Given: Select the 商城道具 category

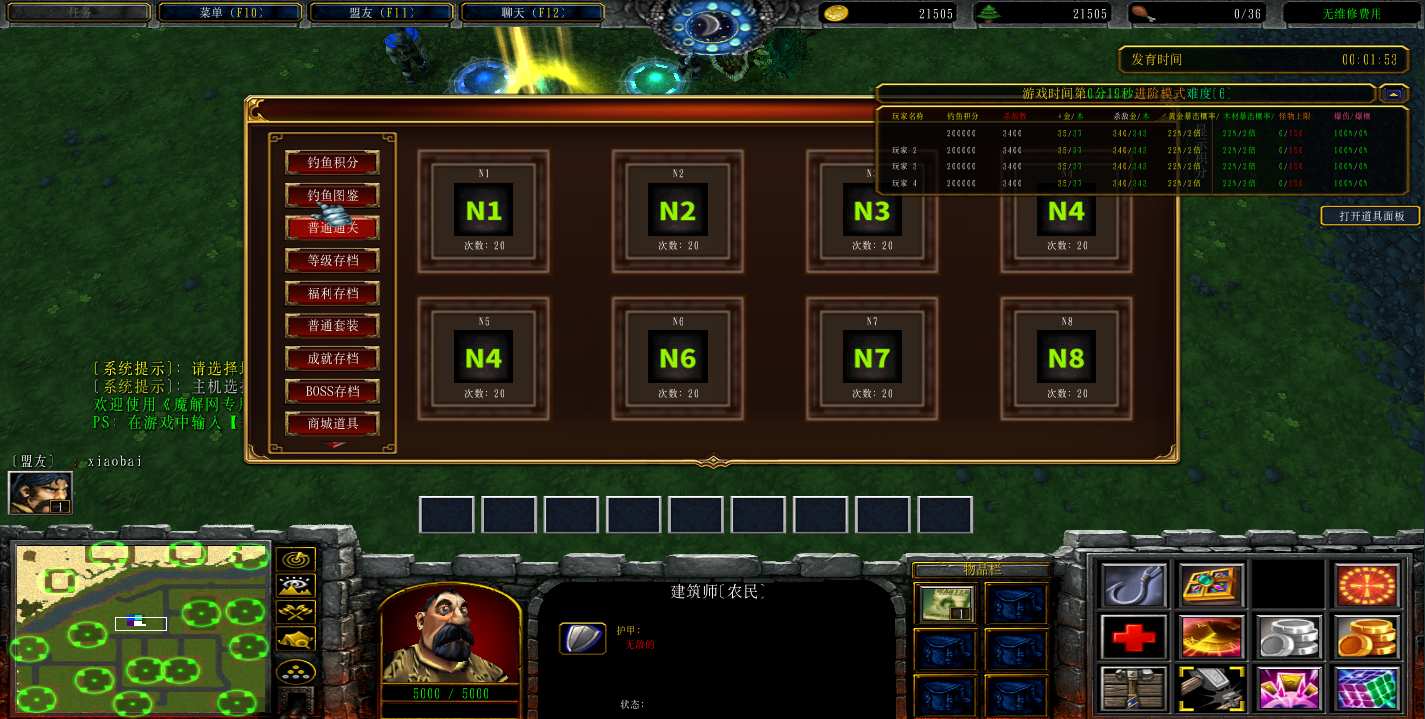Looking at the screenshot, I should click(333, 424).
